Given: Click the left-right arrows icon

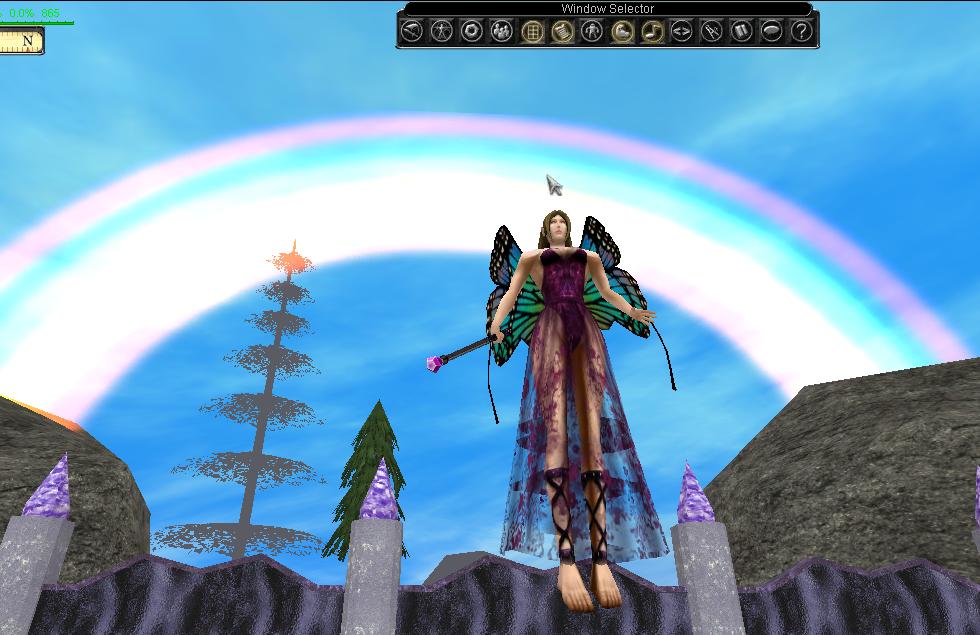Looking at the screenshot, I should (681, 32).
